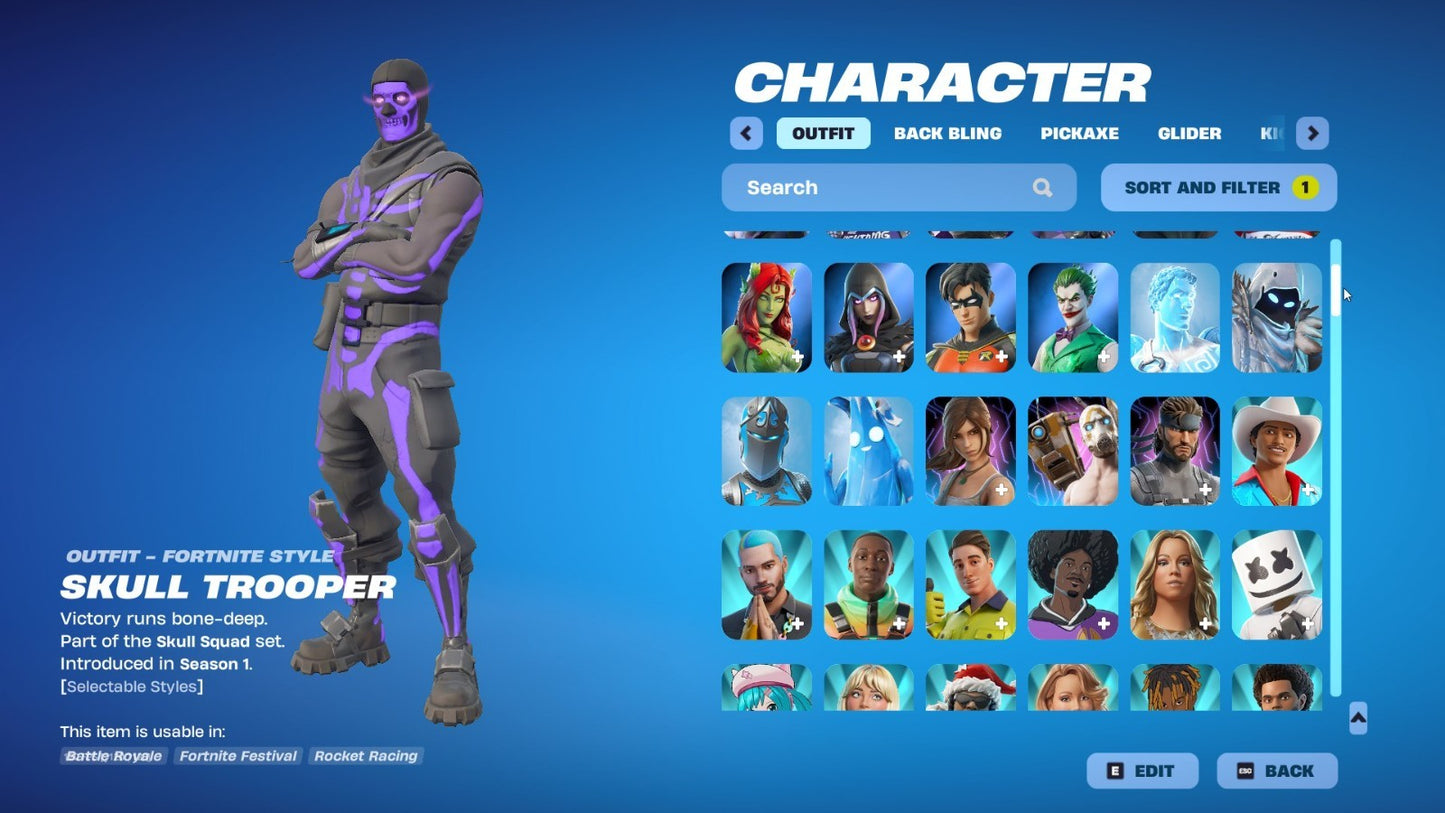This screenshot has height=813, width=1445.
Task: Click the scroll-down arrow under the scrollbar
Action: pos(1357,716)
